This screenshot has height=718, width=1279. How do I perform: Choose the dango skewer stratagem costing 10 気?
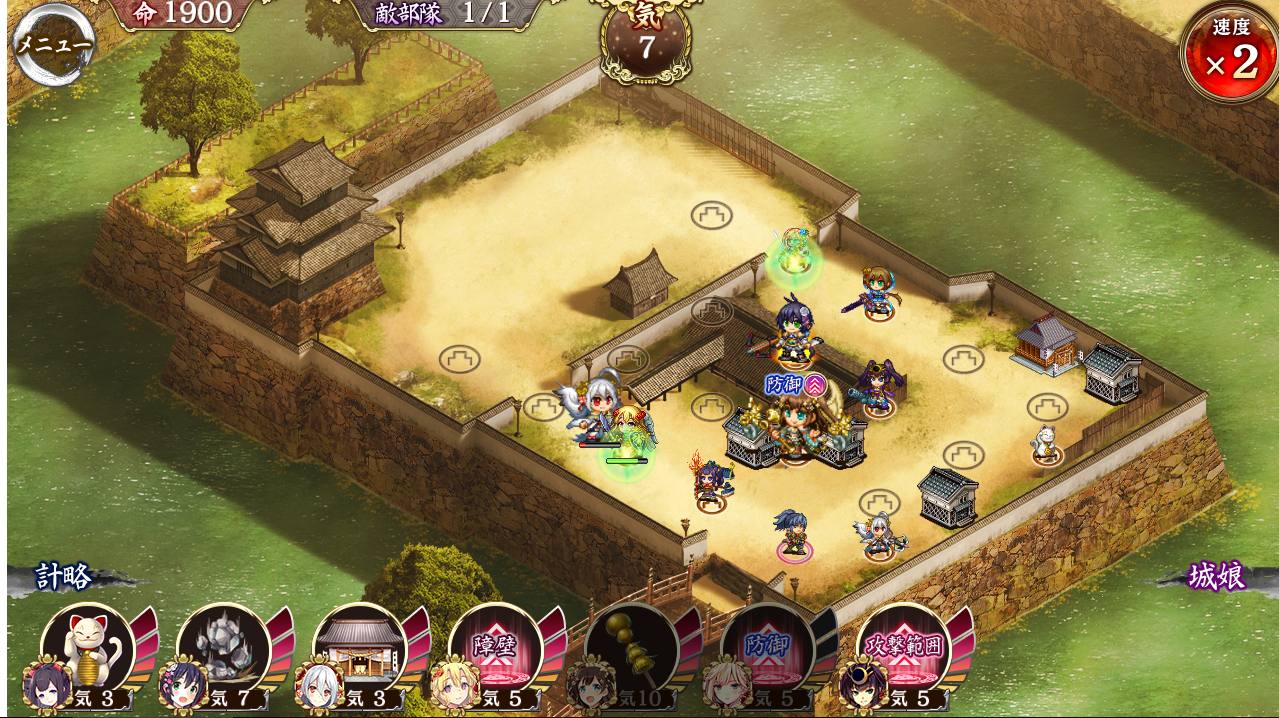coord(632,650)
